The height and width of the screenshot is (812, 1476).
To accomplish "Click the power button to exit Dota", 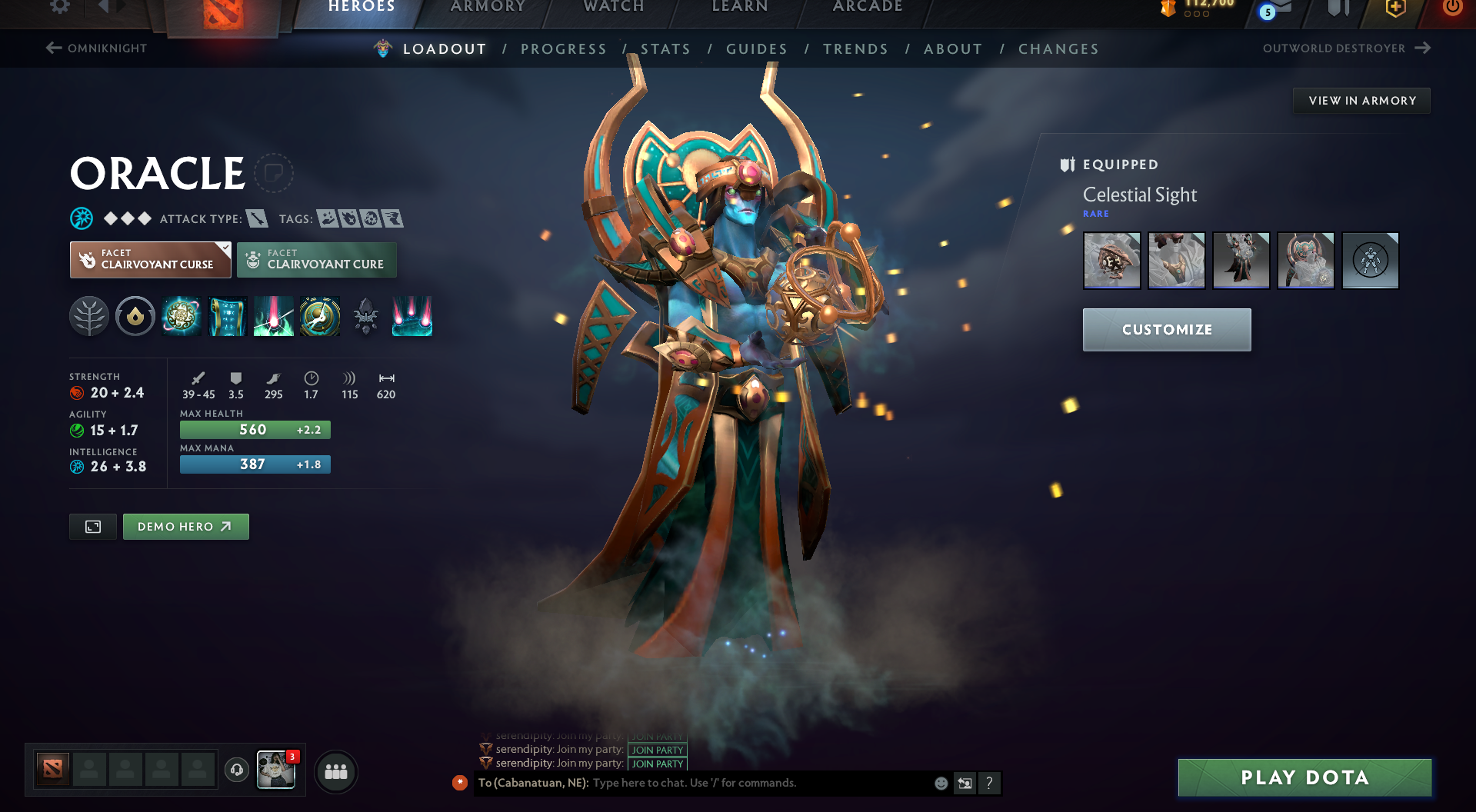I will pos(1453,8).
